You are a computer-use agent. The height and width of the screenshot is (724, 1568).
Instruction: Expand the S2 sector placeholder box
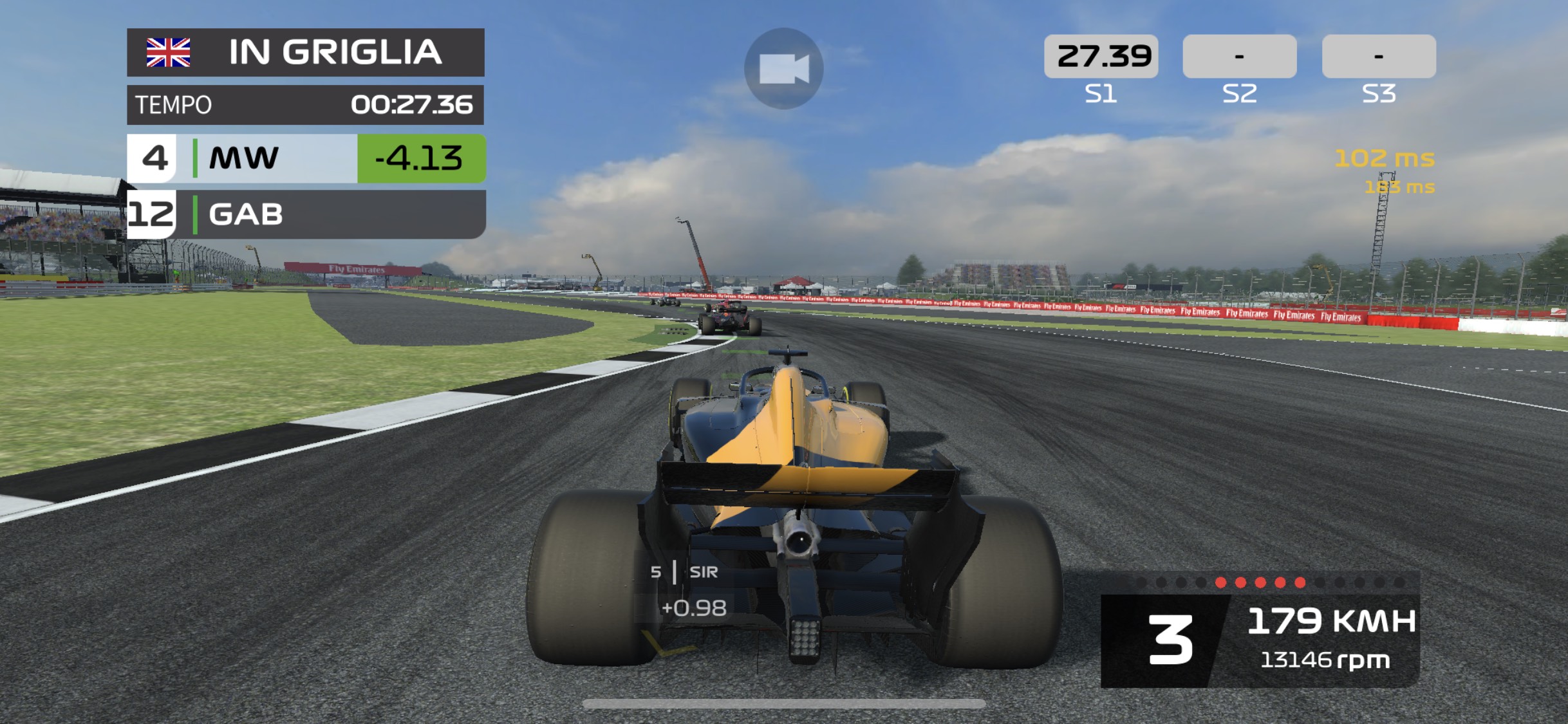[1240, 55]
